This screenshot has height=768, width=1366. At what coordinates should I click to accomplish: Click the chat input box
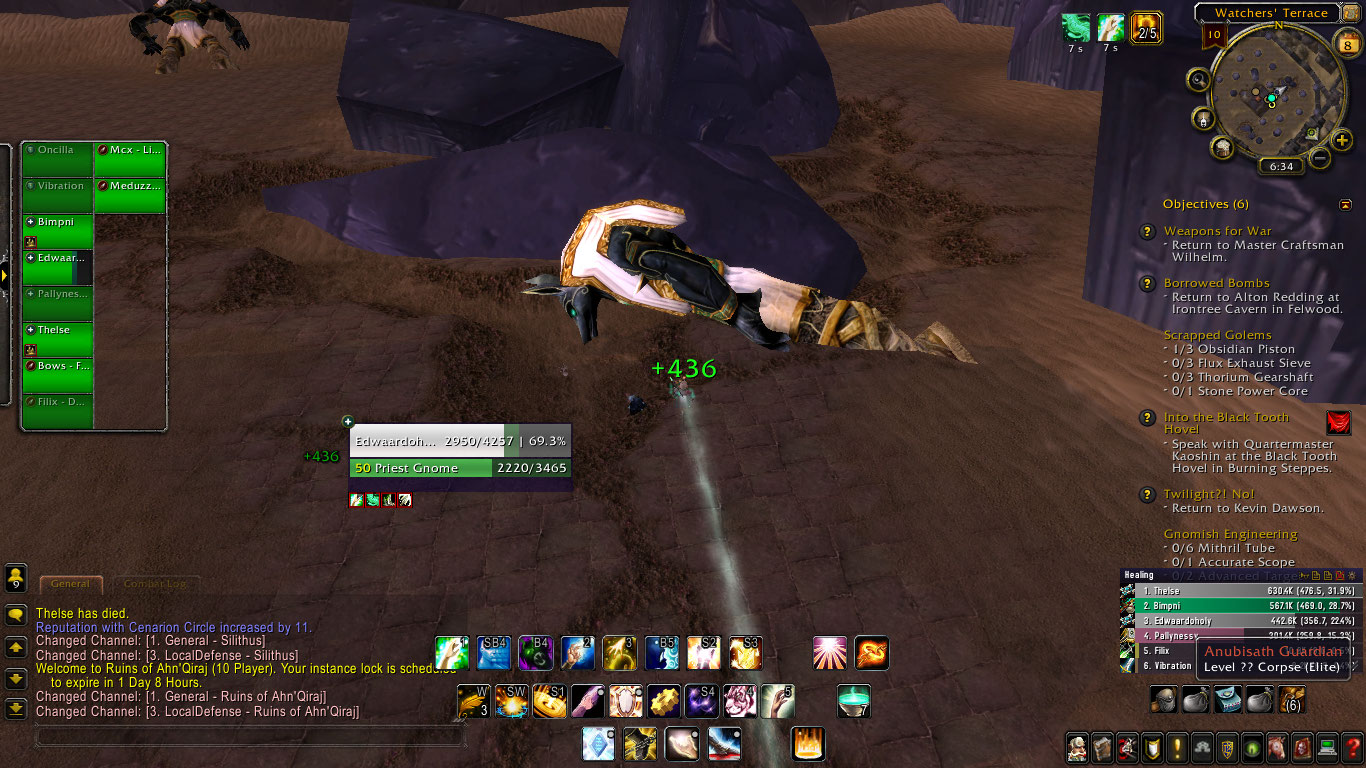pyautogui.click(x=250, y=737)
